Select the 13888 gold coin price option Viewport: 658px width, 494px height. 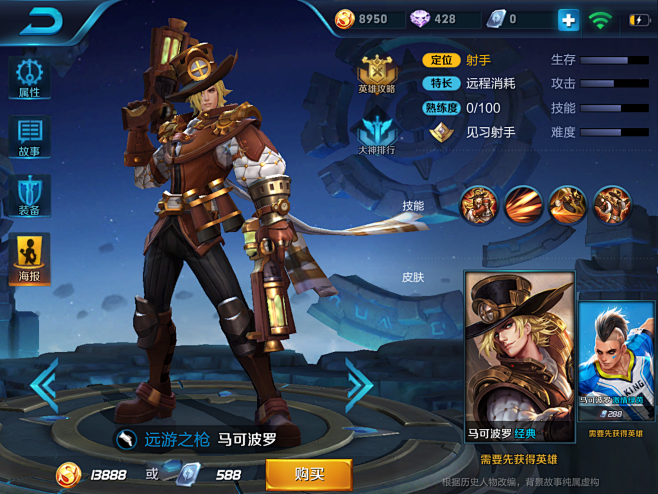click(x=92, y=473)
